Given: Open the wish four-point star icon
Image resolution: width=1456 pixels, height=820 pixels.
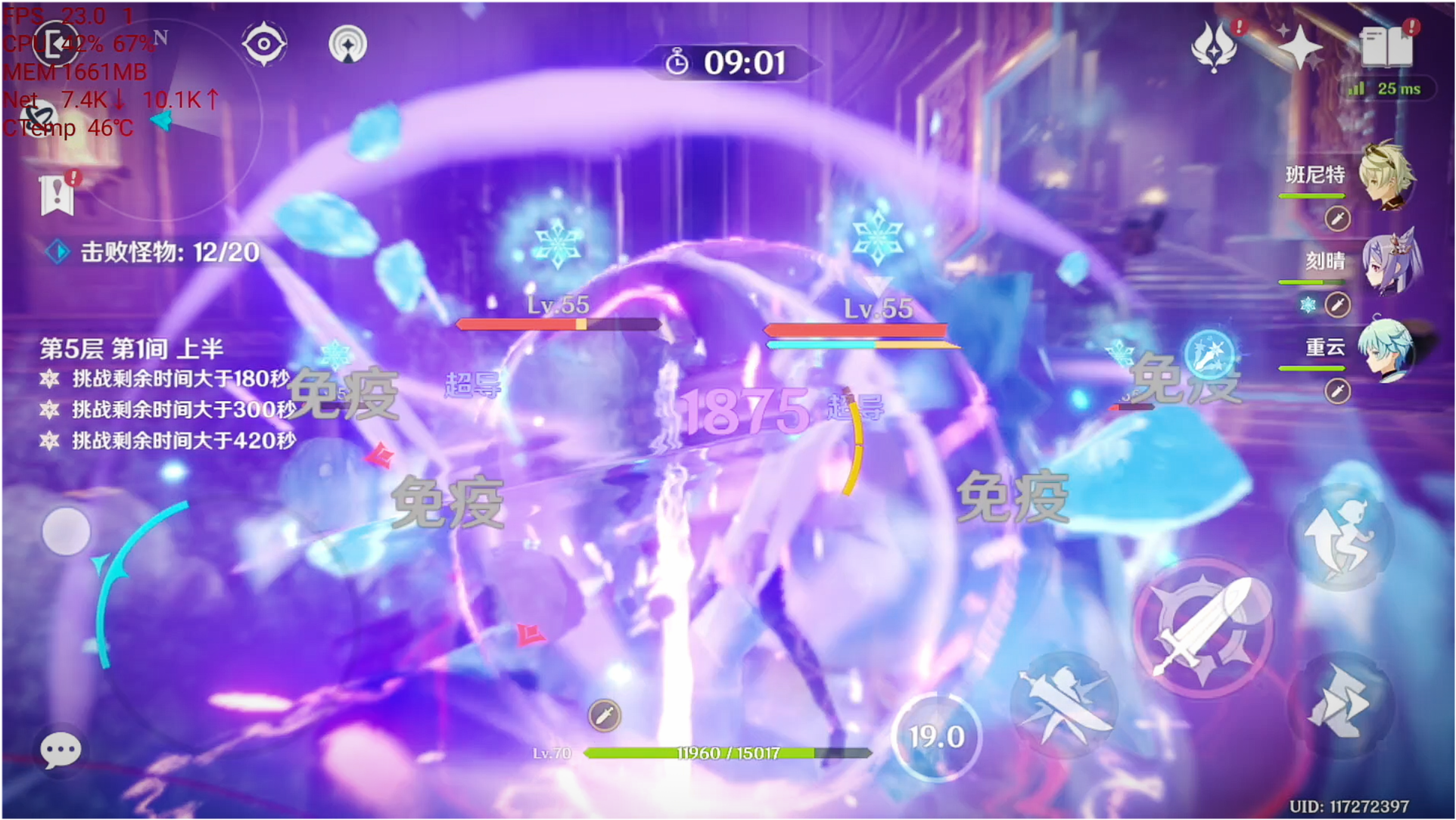Looking at the screenshot, I should [1300, 47].
